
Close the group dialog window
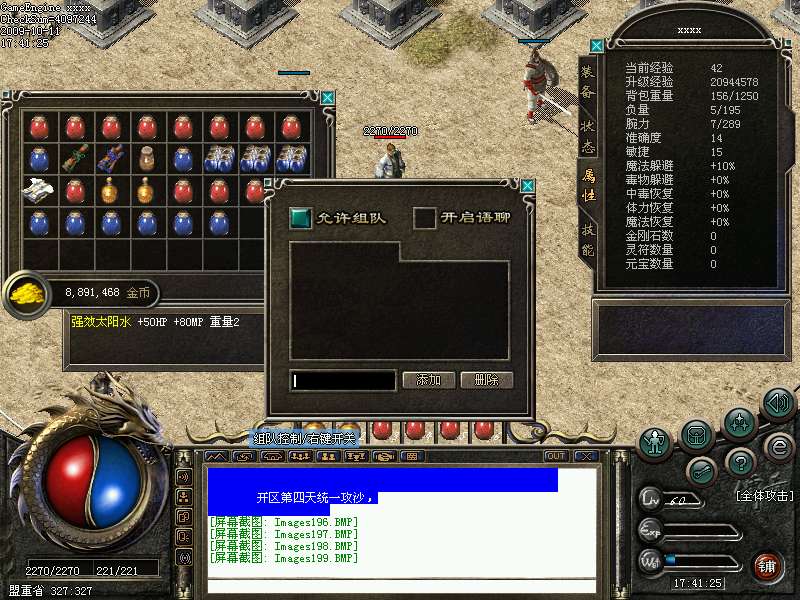(527, 185)
